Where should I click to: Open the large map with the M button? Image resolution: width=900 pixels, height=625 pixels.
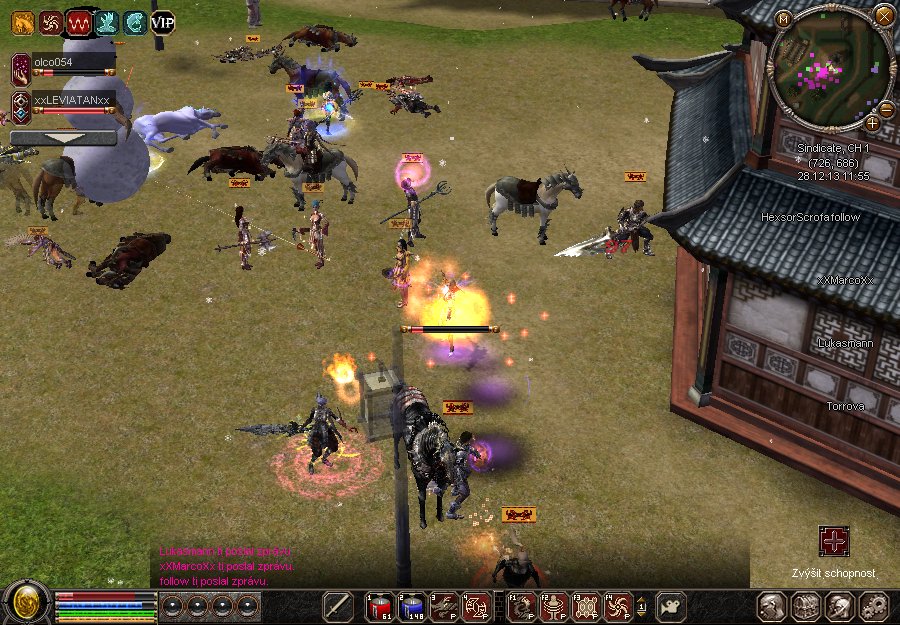pyautogui.click(x=783, y=18)
